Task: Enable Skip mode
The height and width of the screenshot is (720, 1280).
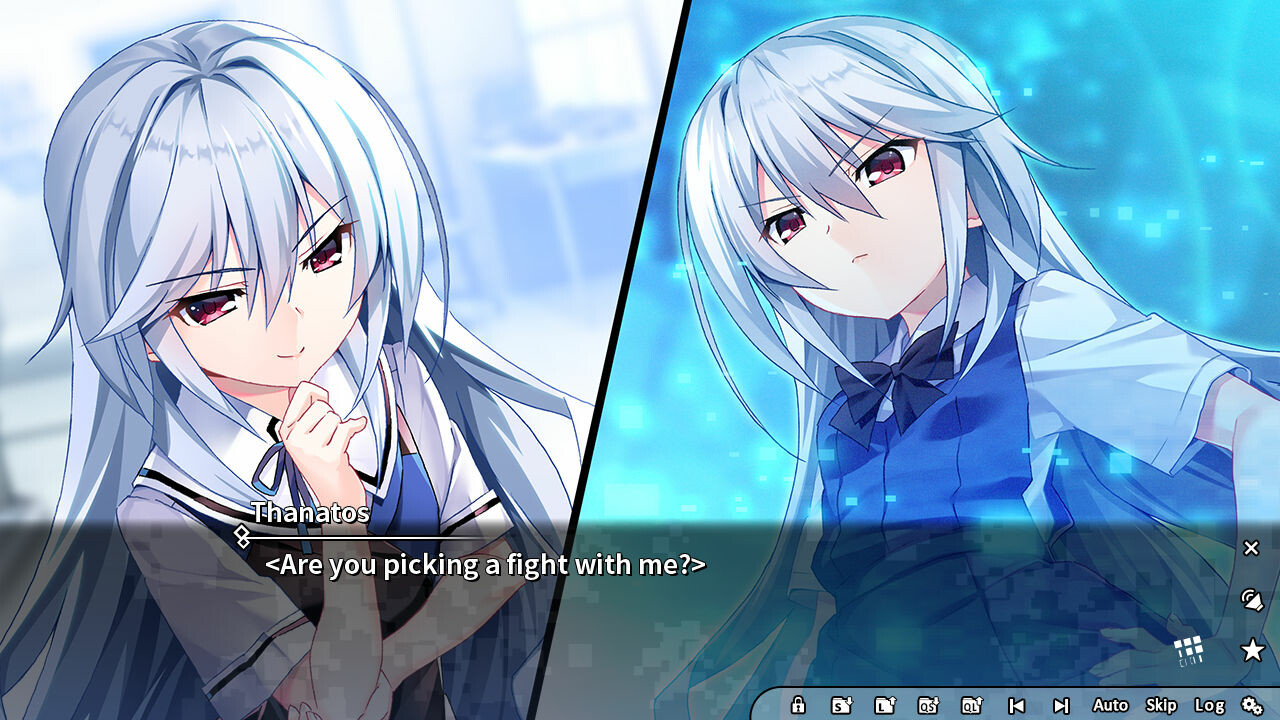Action: [x=1161, y=705]
